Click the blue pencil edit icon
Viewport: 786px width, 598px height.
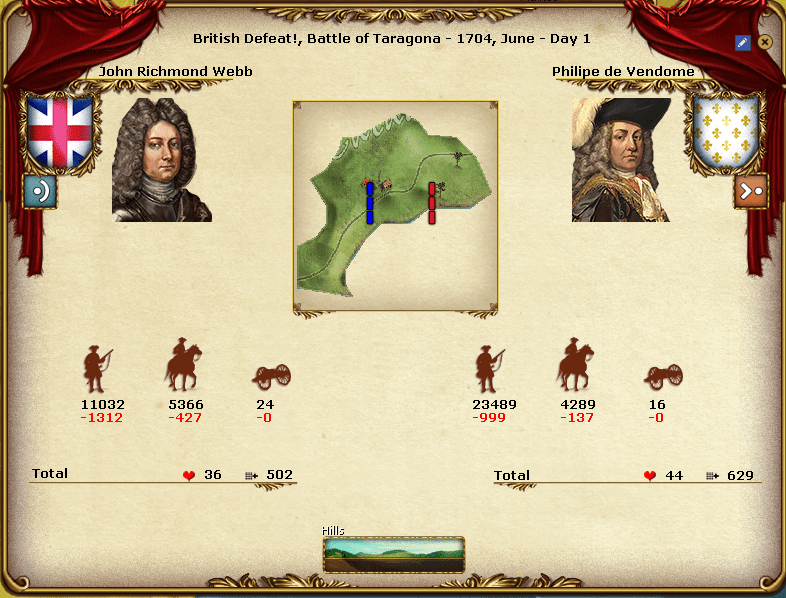742,42
